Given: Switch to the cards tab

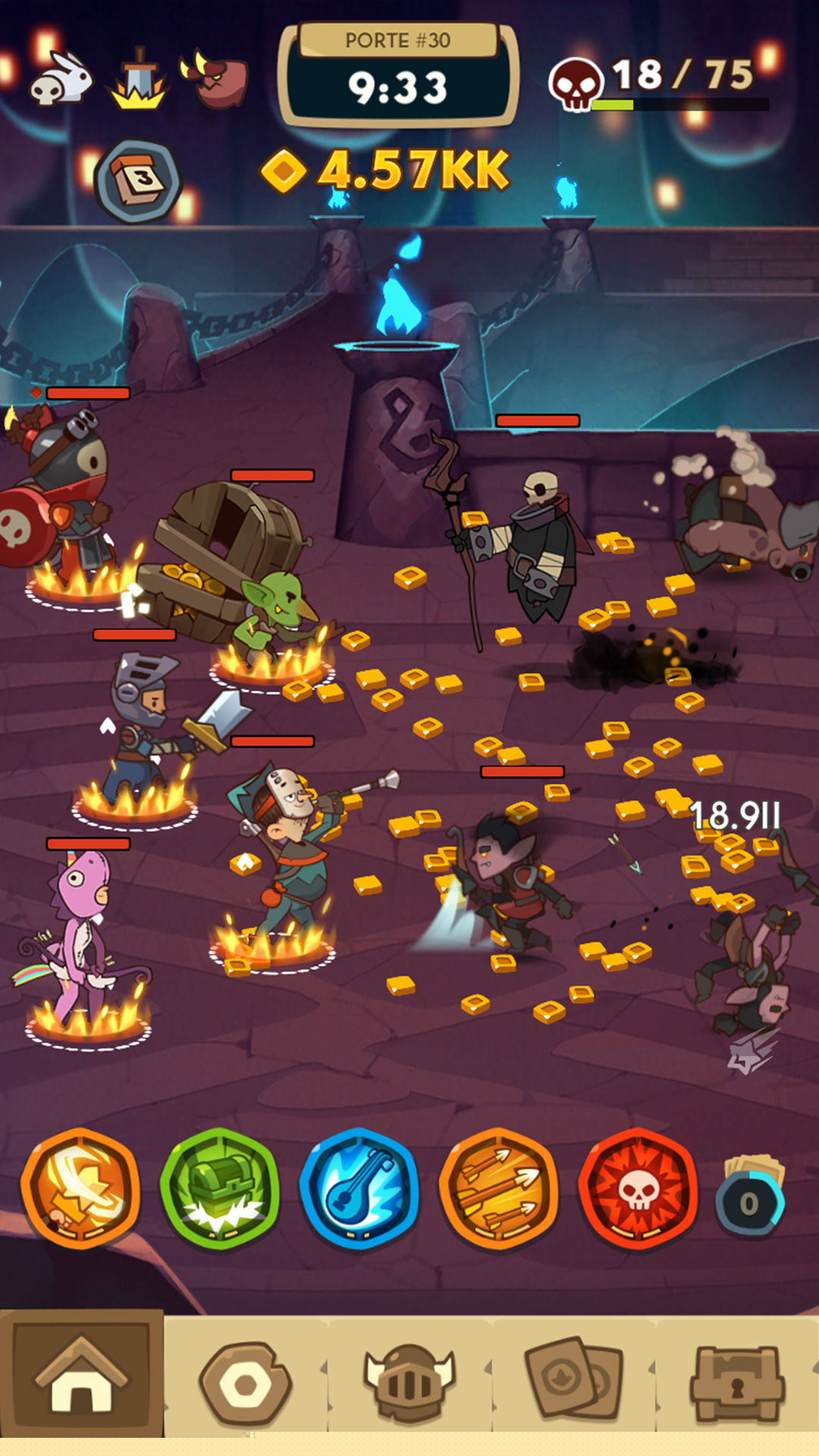Looking at the screenshot, I should tap(574, 1382).
